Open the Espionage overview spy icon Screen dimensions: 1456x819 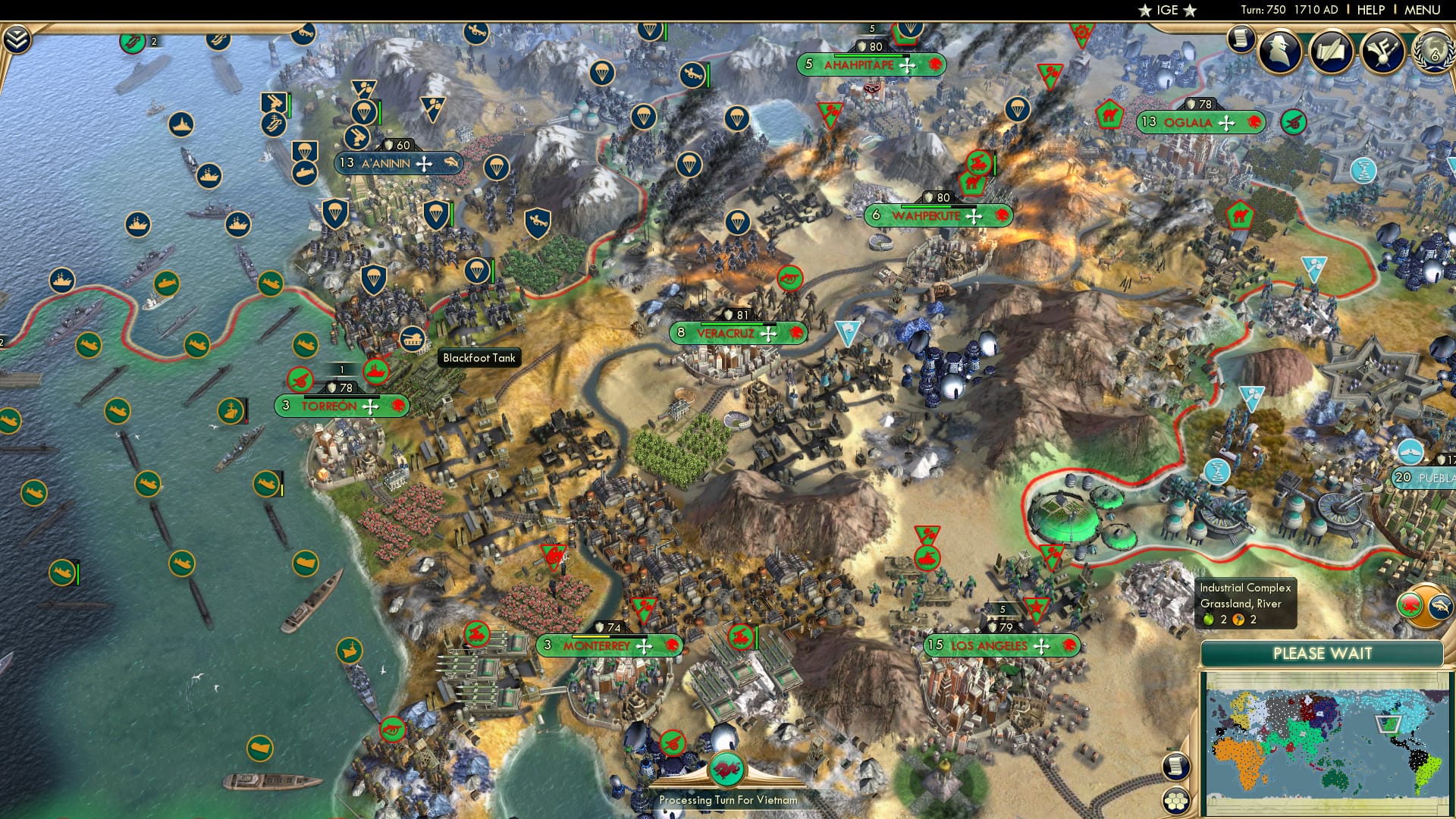[1279, 49]
